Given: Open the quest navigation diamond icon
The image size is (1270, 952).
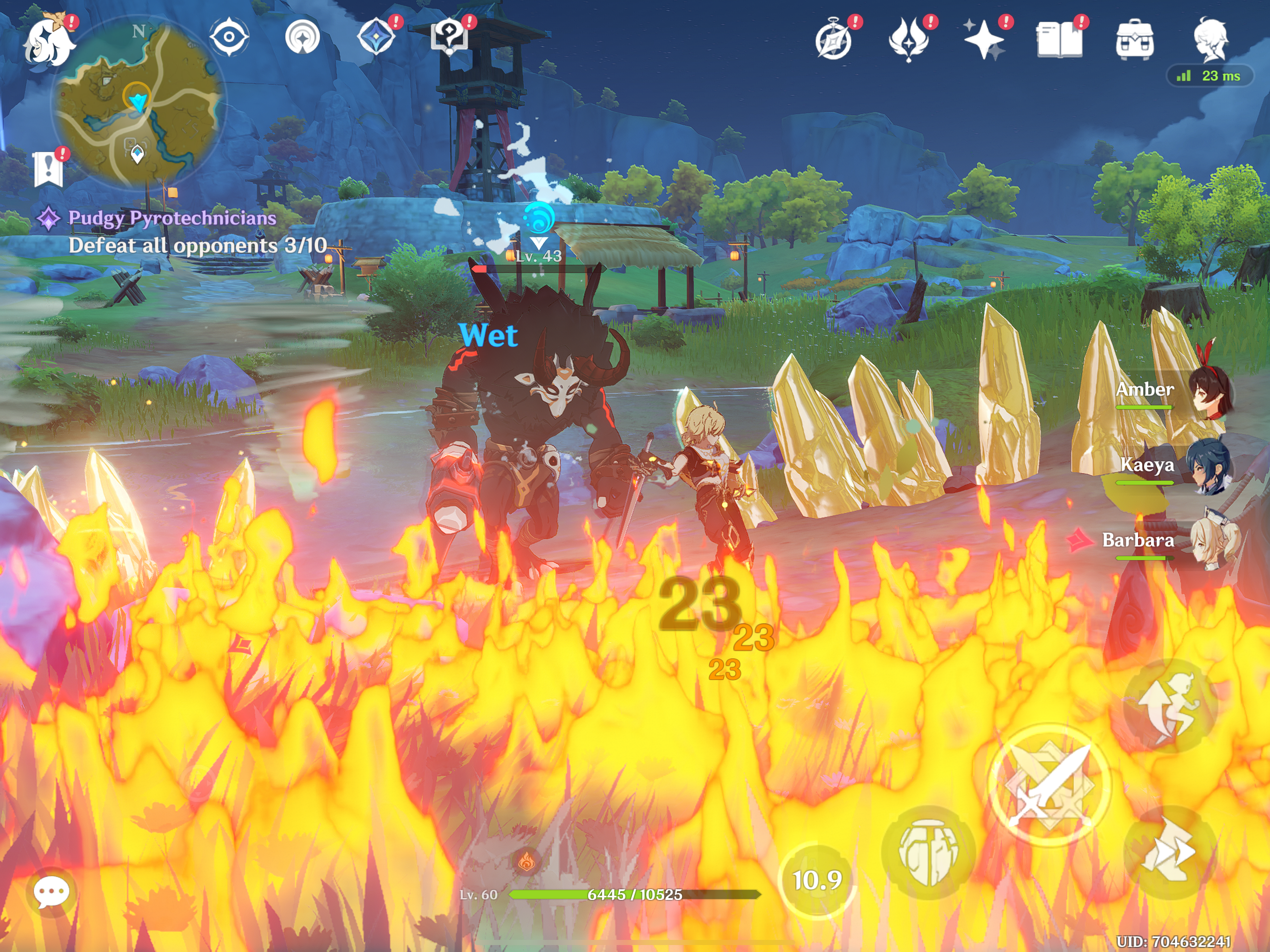Looking at the screenshot, I should pyautogui.click(x=376, y=36).
